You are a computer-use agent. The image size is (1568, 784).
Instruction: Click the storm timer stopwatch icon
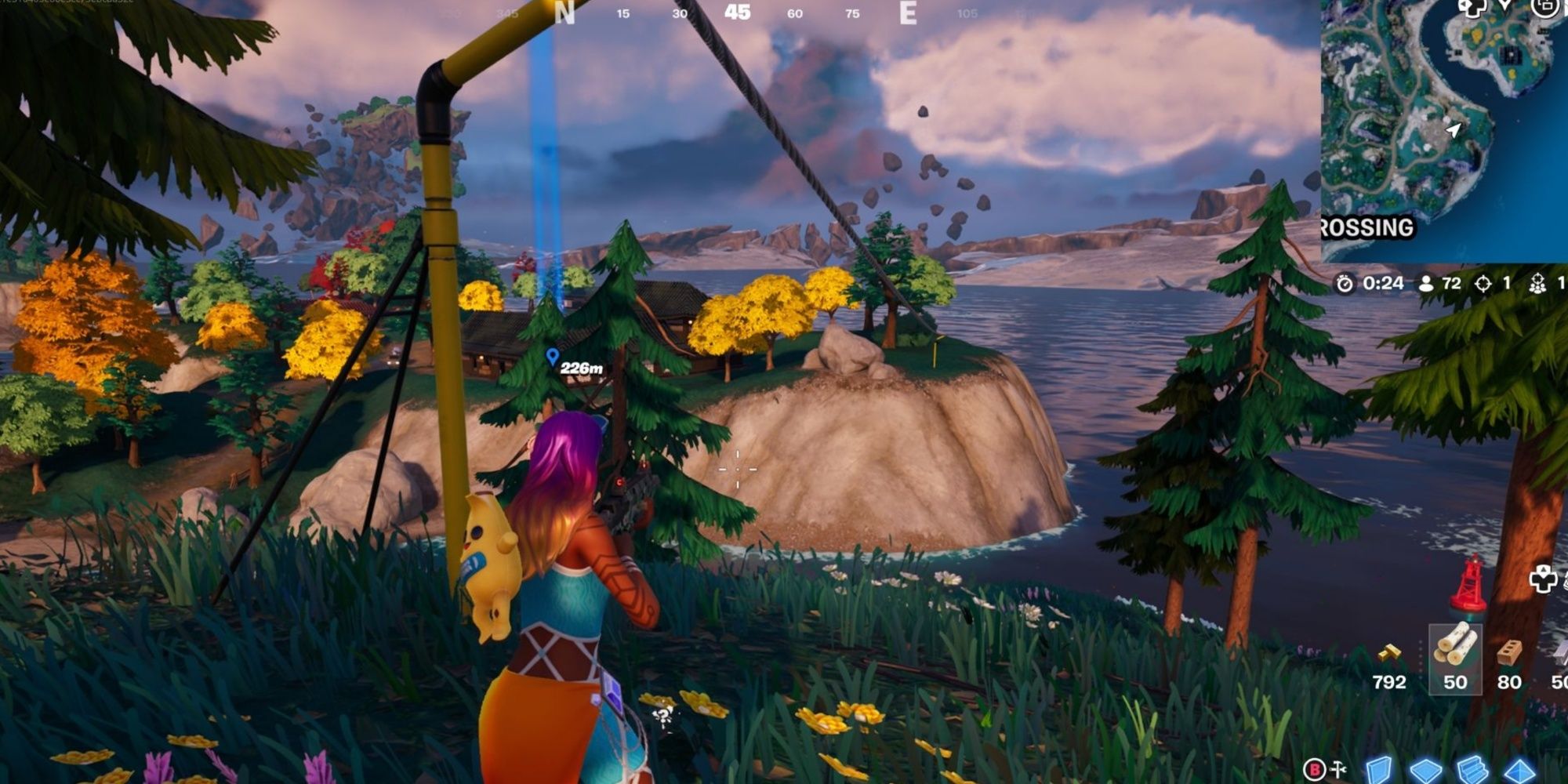[x=1345, y=284]
